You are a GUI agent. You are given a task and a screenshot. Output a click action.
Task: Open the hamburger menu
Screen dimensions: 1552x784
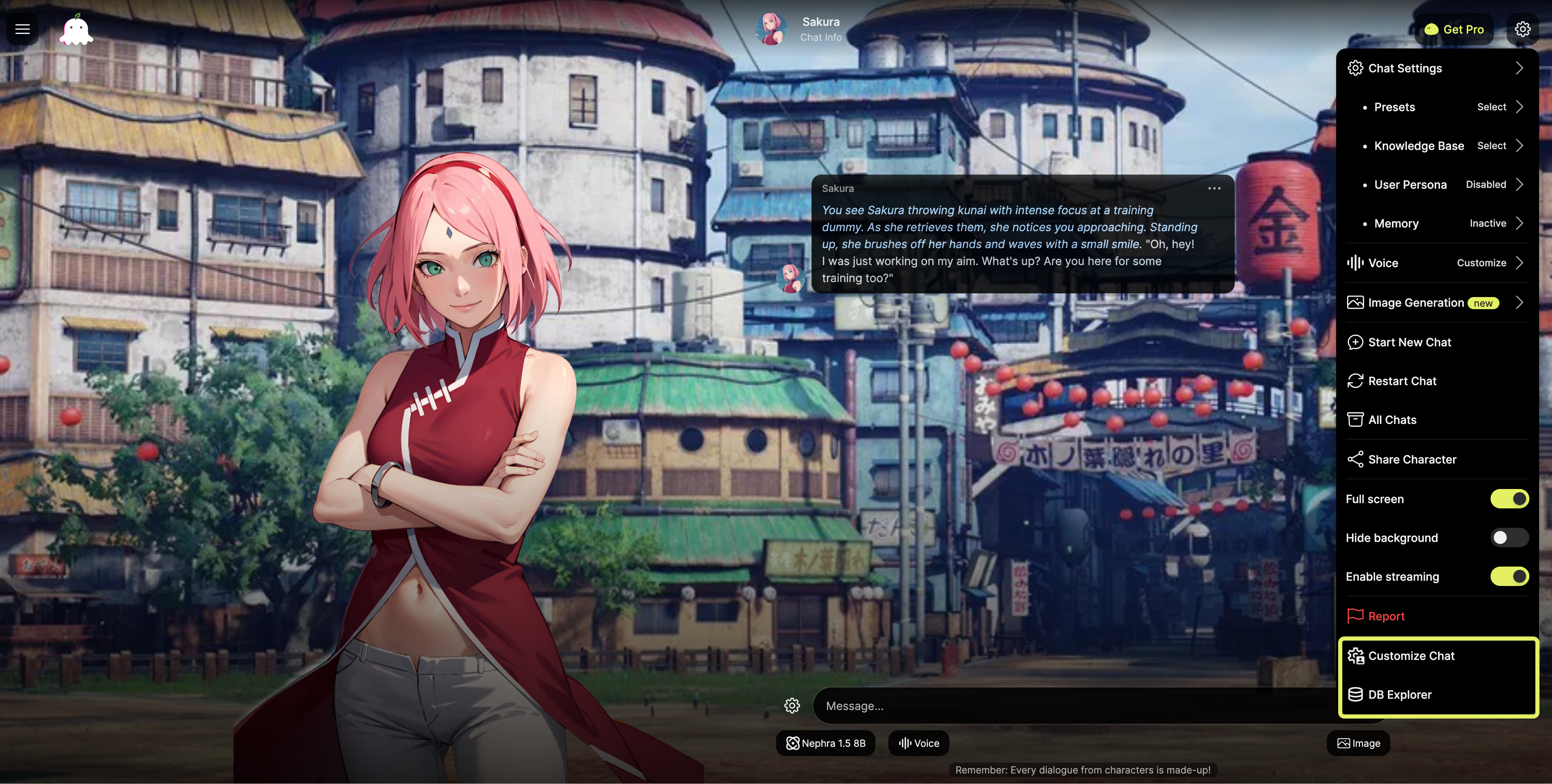(x=22, y=29)
